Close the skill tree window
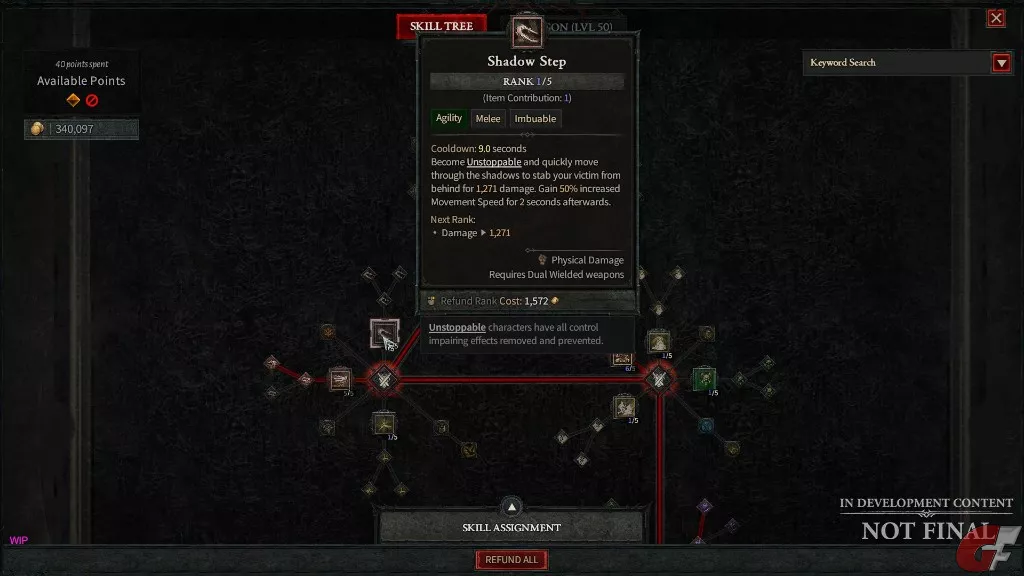The image size is (1024, 576). [x=996, y=18]
